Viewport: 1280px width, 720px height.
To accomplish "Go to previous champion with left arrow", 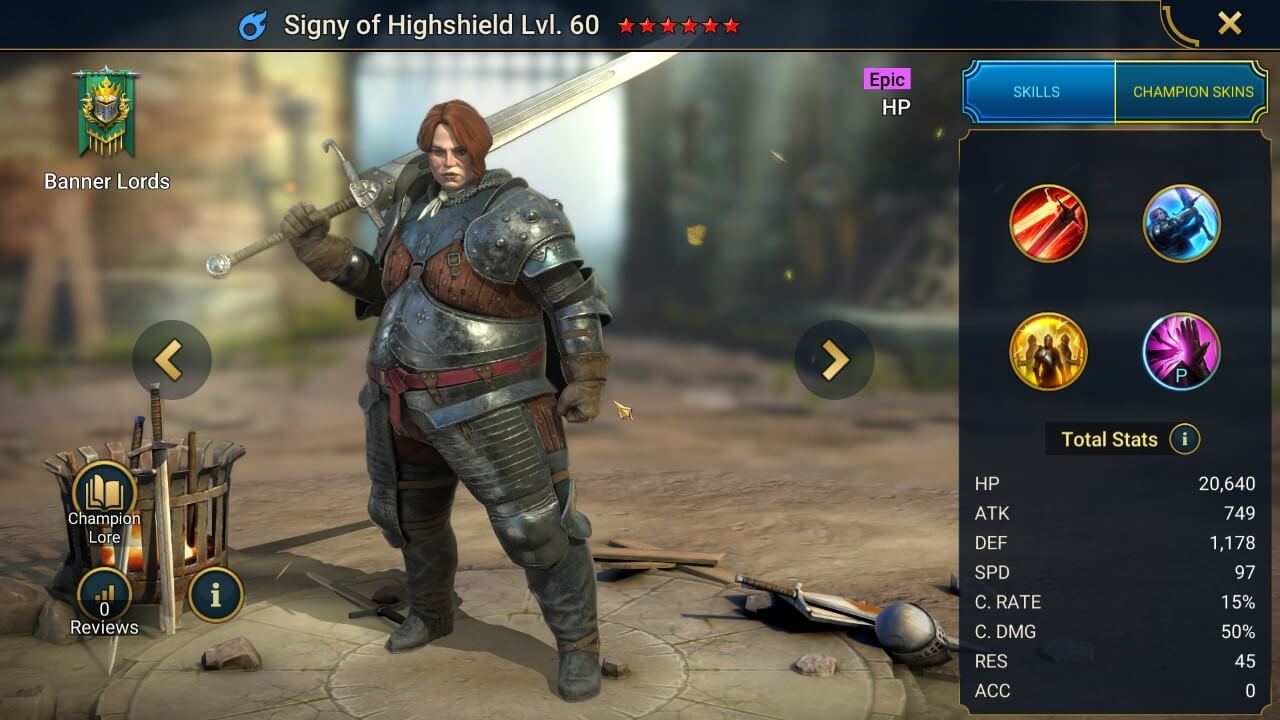I will pos(172,359).
